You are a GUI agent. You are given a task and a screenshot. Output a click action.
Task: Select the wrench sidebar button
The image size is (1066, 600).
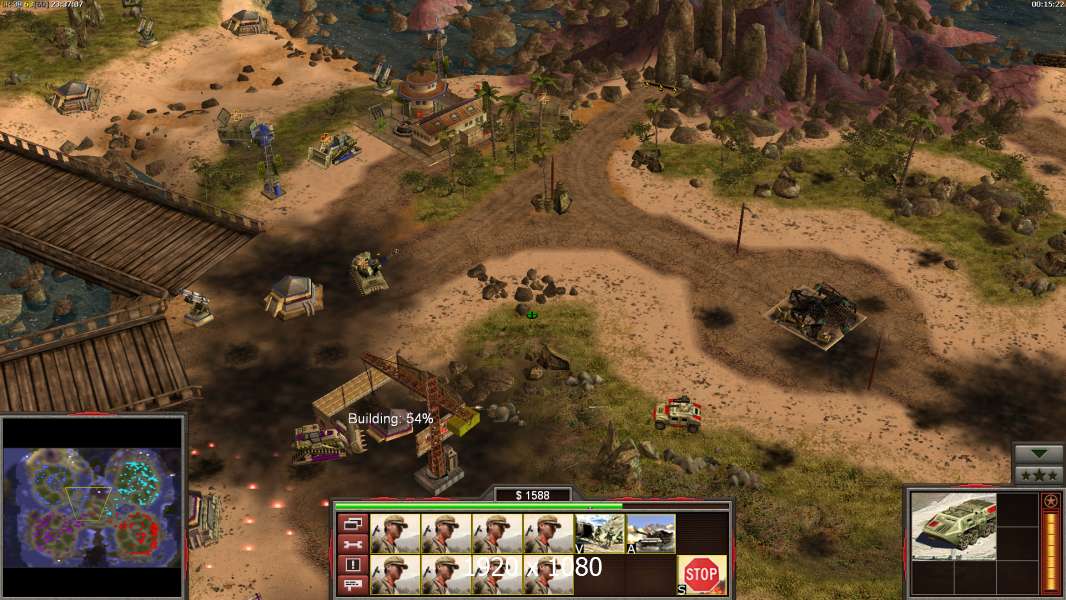[x=352, y=544]
